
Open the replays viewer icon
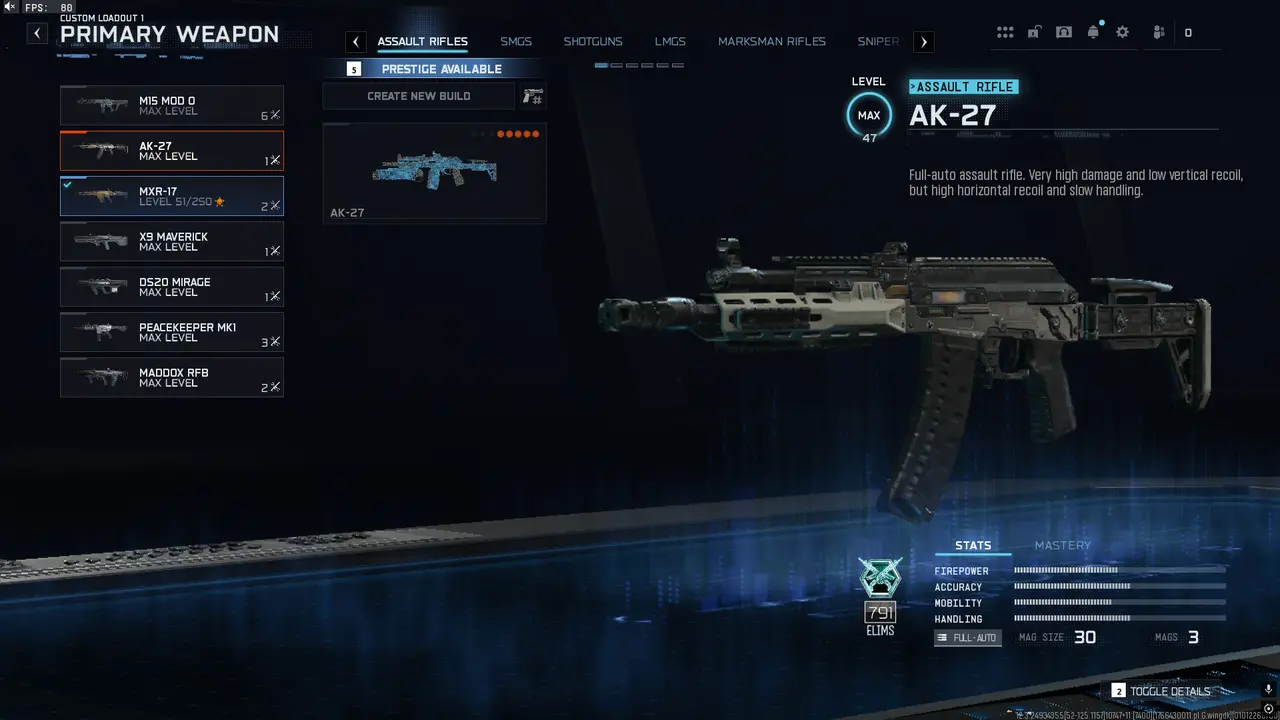point(1063,31)
